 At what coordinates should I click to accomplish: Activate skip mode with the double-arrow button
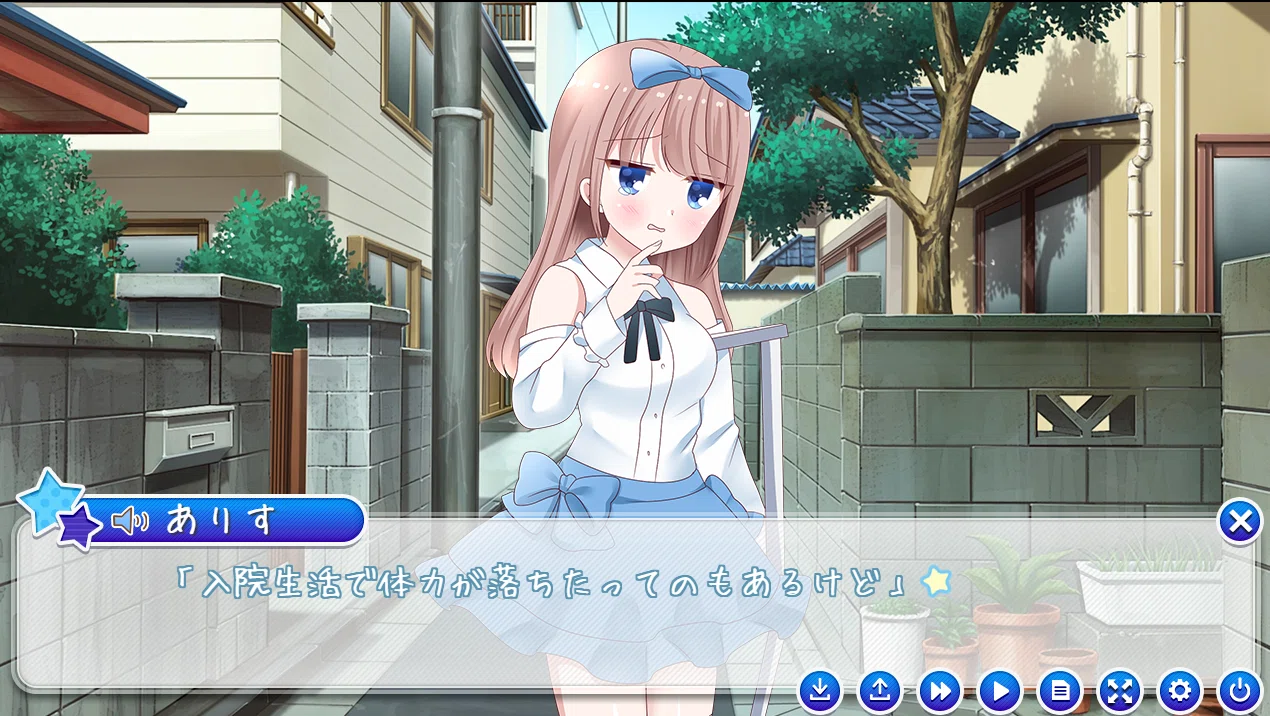[x=940, y=690]
